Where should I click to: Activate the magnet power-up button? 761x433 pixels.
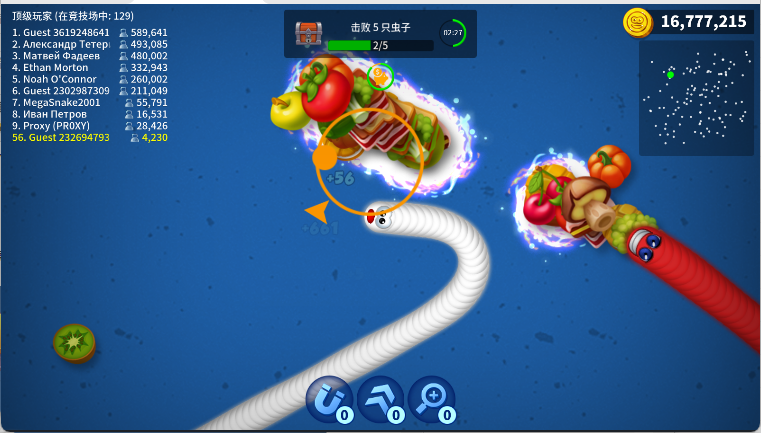tap(328, 399)
